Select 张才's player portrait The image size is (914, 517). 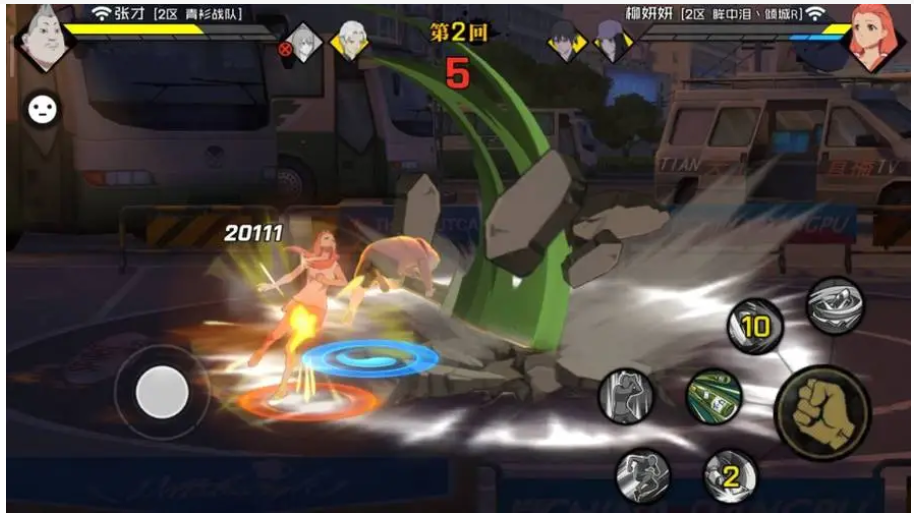click(x=41, y=38)
